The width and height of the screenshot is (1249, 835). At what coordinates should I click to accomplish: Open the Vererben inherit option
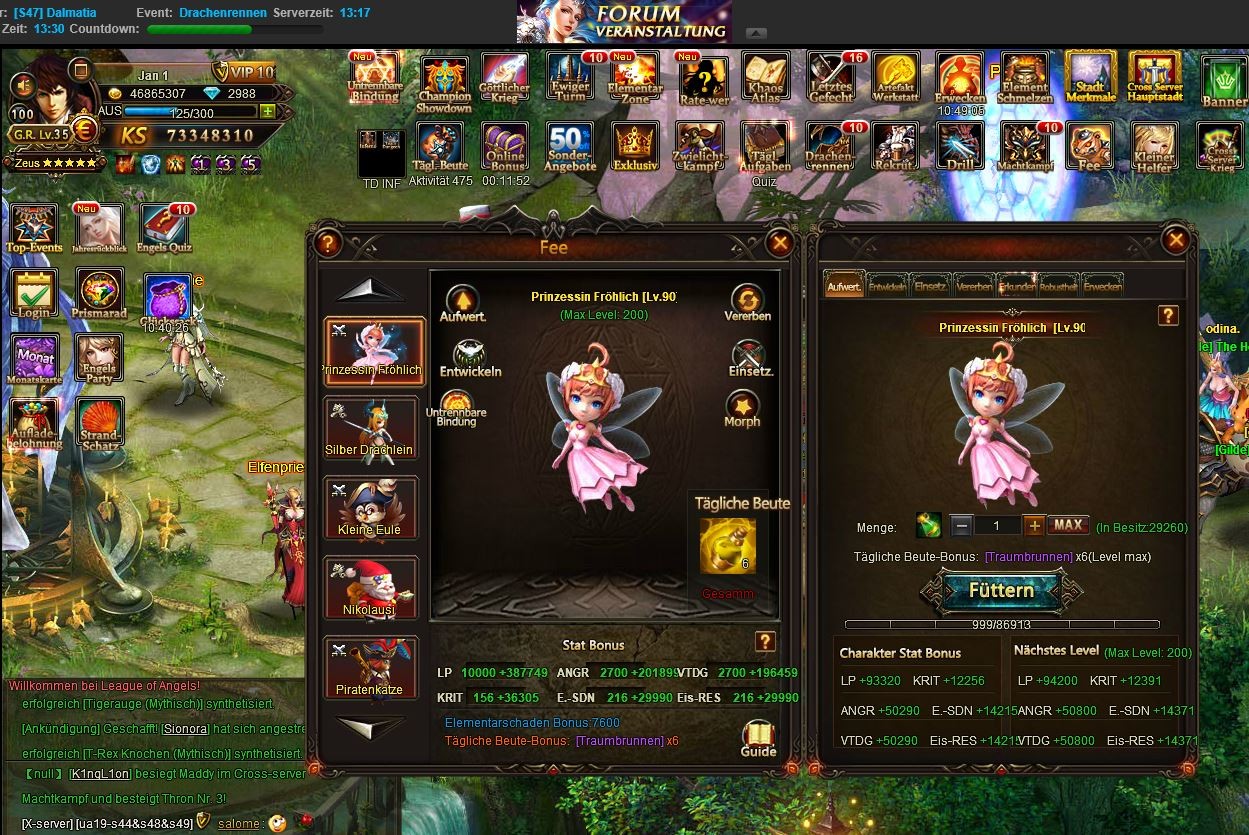[x=747, y=302]
